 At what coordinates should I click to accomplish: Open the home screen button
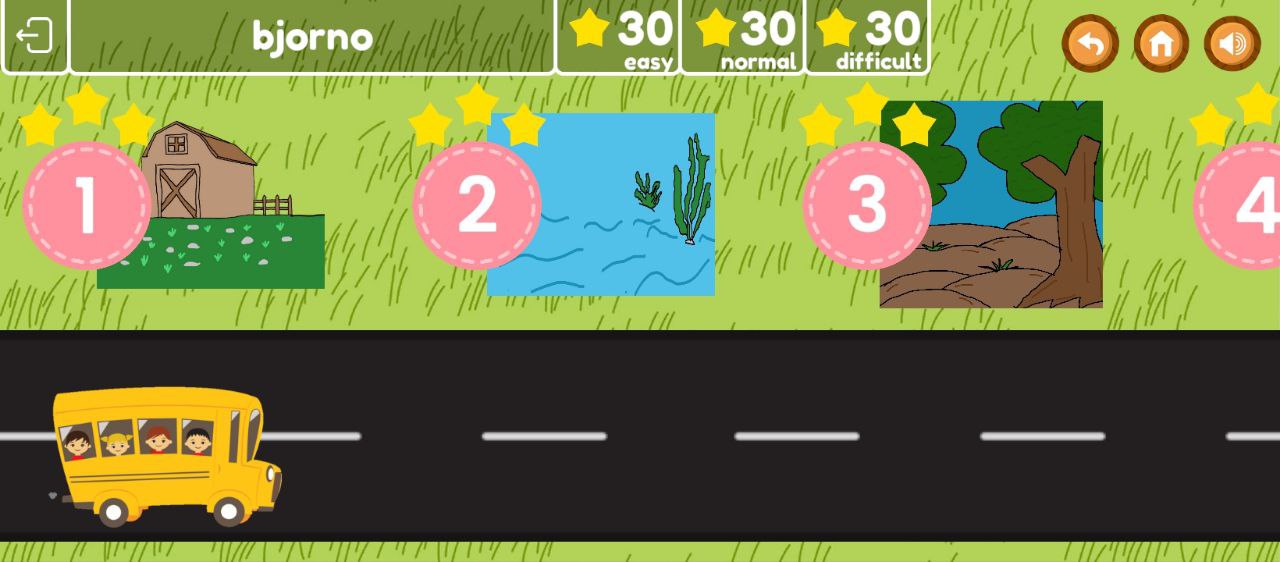pos(1161,43)
